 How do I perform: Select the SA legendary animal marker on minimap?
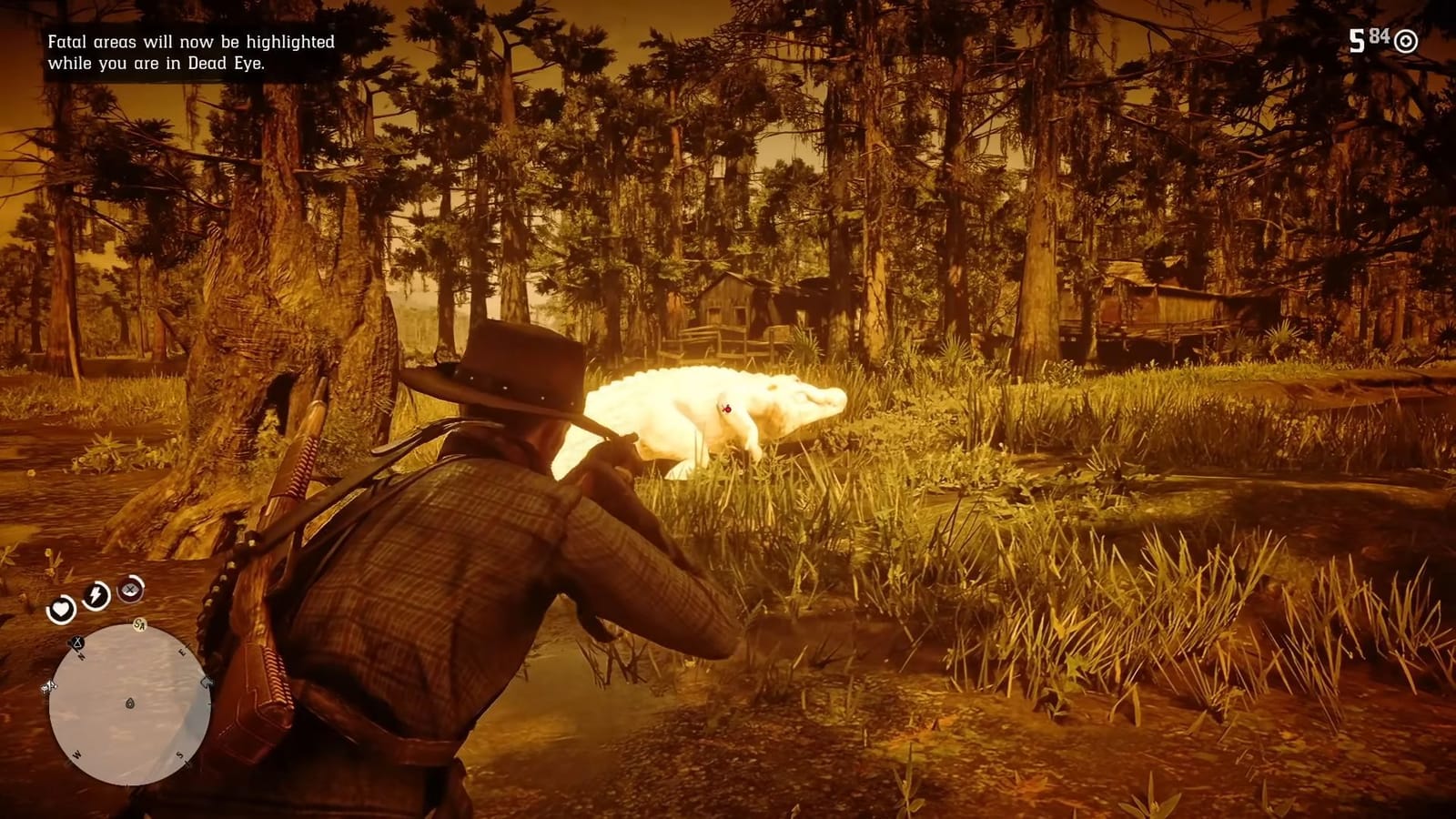tap(138, 624)
